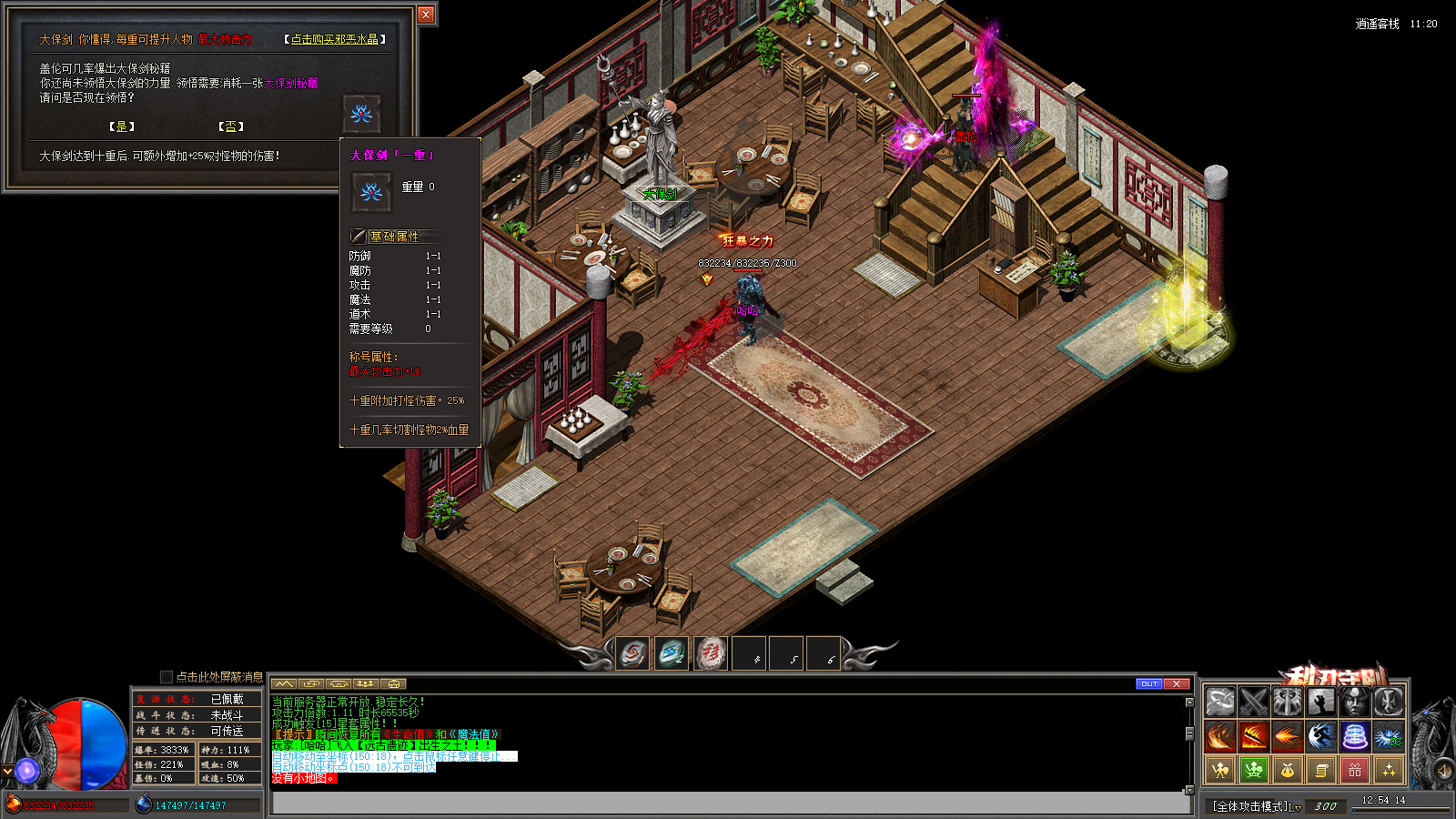The height and width of the screenshot is (819, 1456).
Task: Activate the blue dashing runner skill
Action: [1320, 735]
